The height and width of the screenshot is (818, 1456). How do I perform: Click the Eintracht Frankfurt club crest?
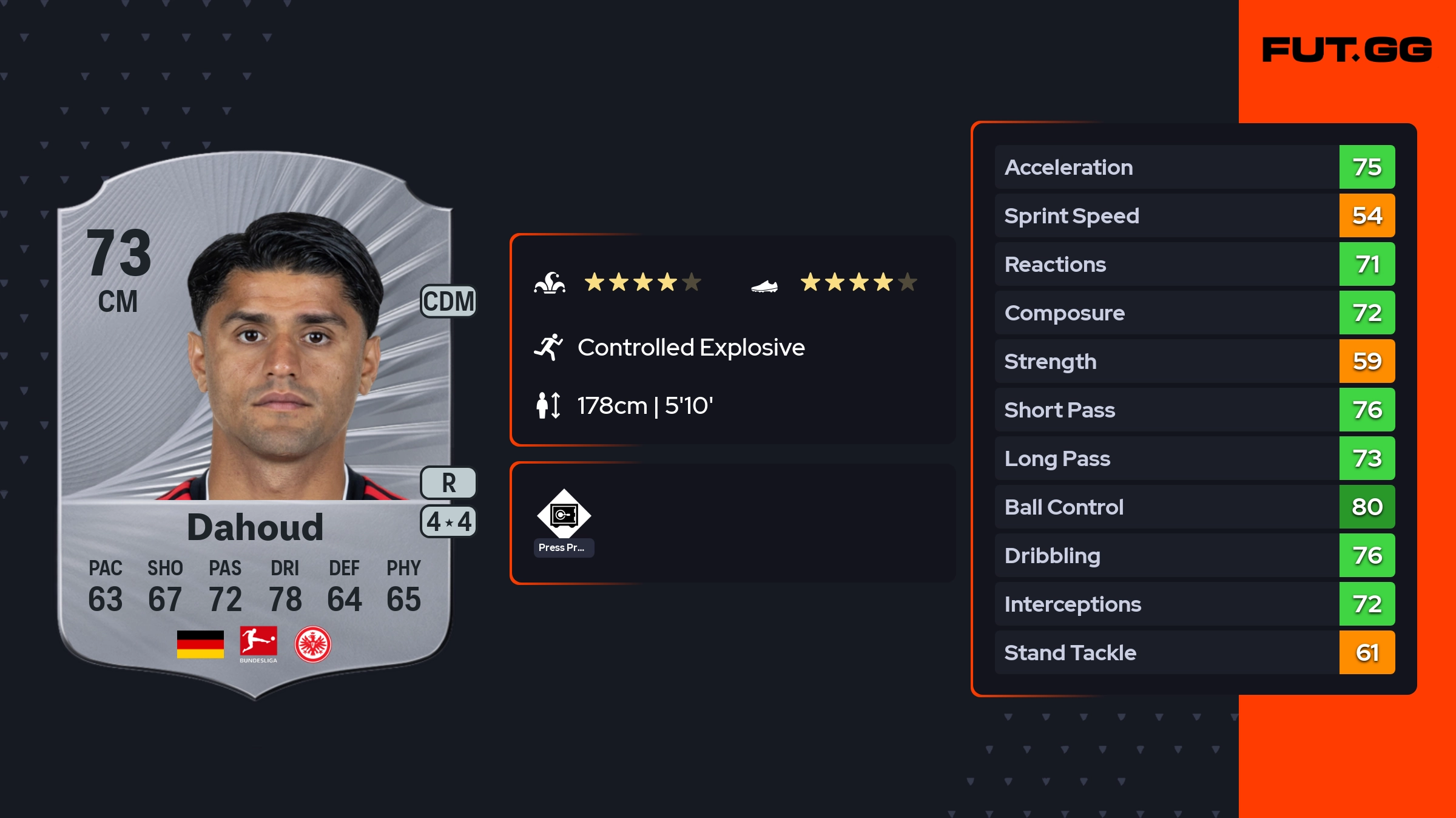312,644
